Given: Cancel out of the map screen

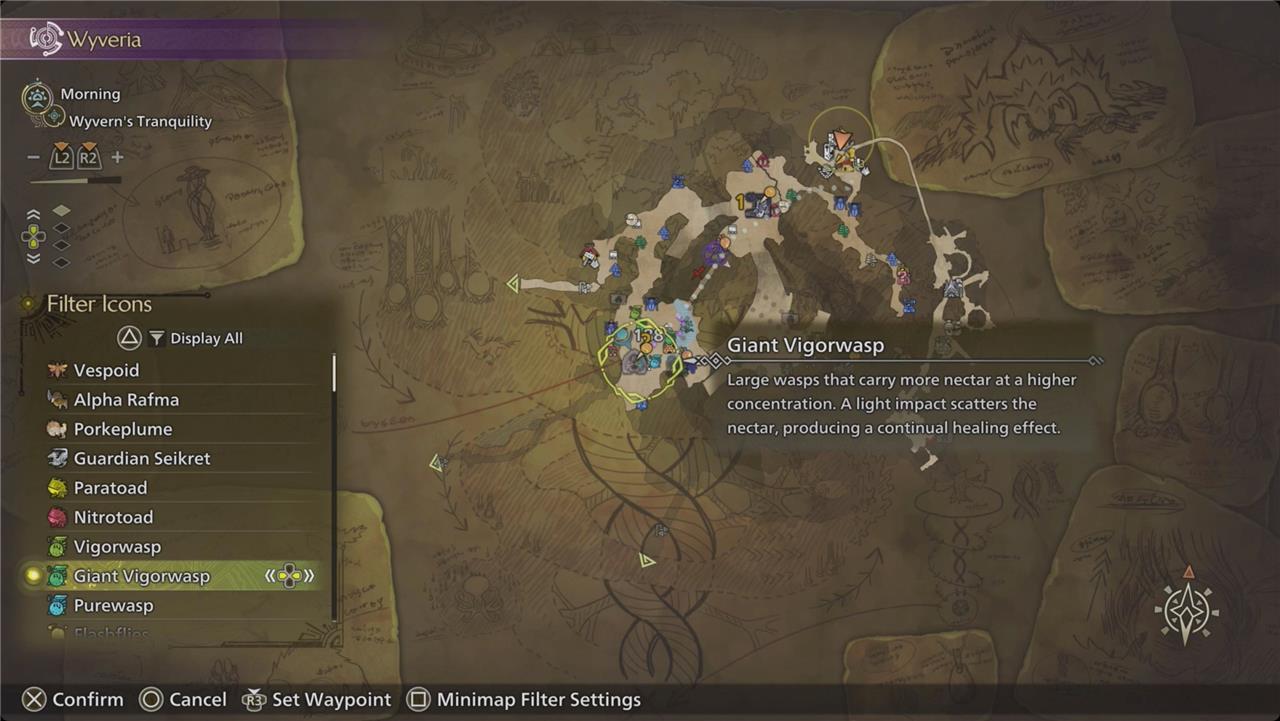Looking at the screenshot, I should [181, 700].
